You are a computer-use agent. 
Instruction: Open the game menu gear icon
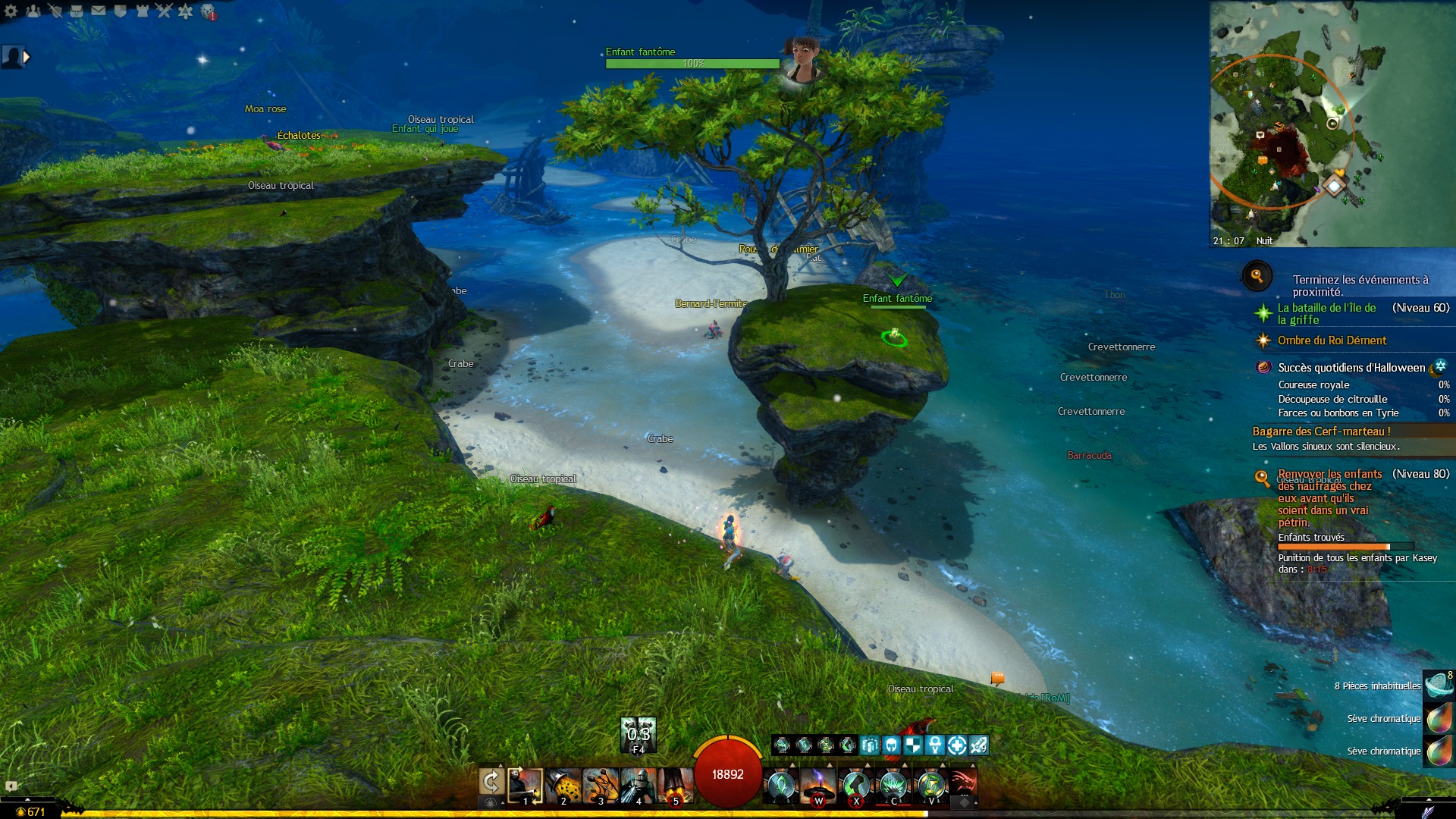pyautogui.click(x=11, y=11)
